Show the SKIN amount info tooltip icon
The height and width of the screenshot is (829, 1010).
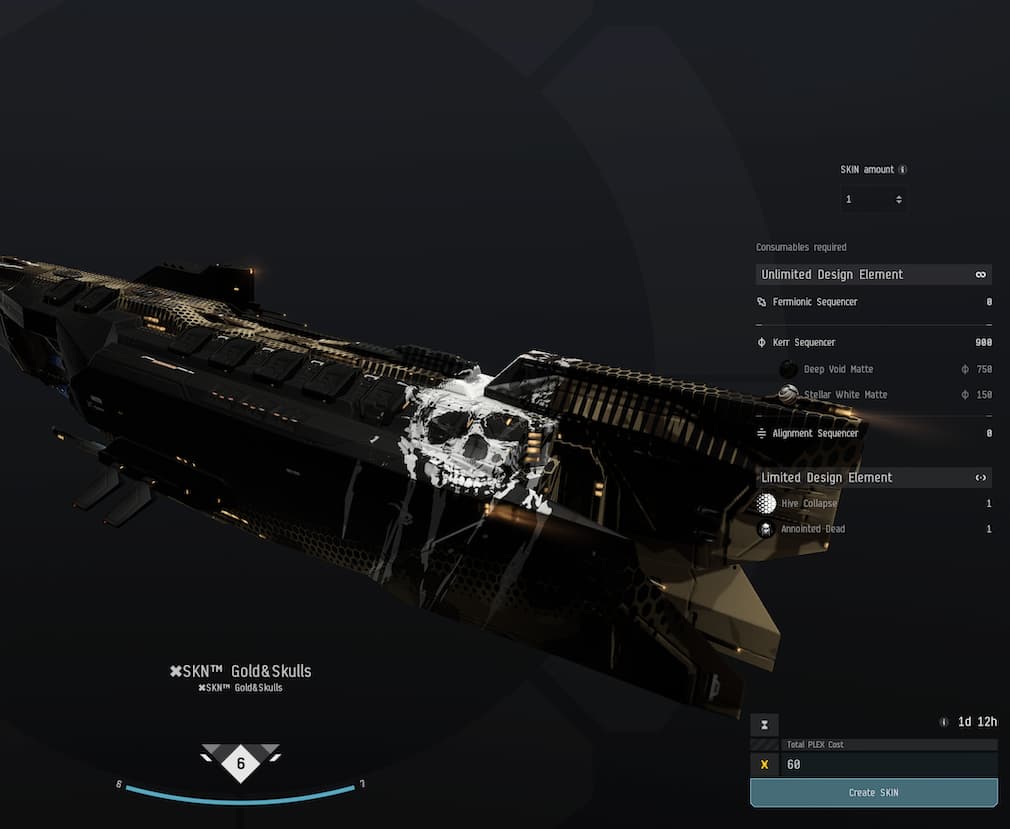tap(903, 170)
